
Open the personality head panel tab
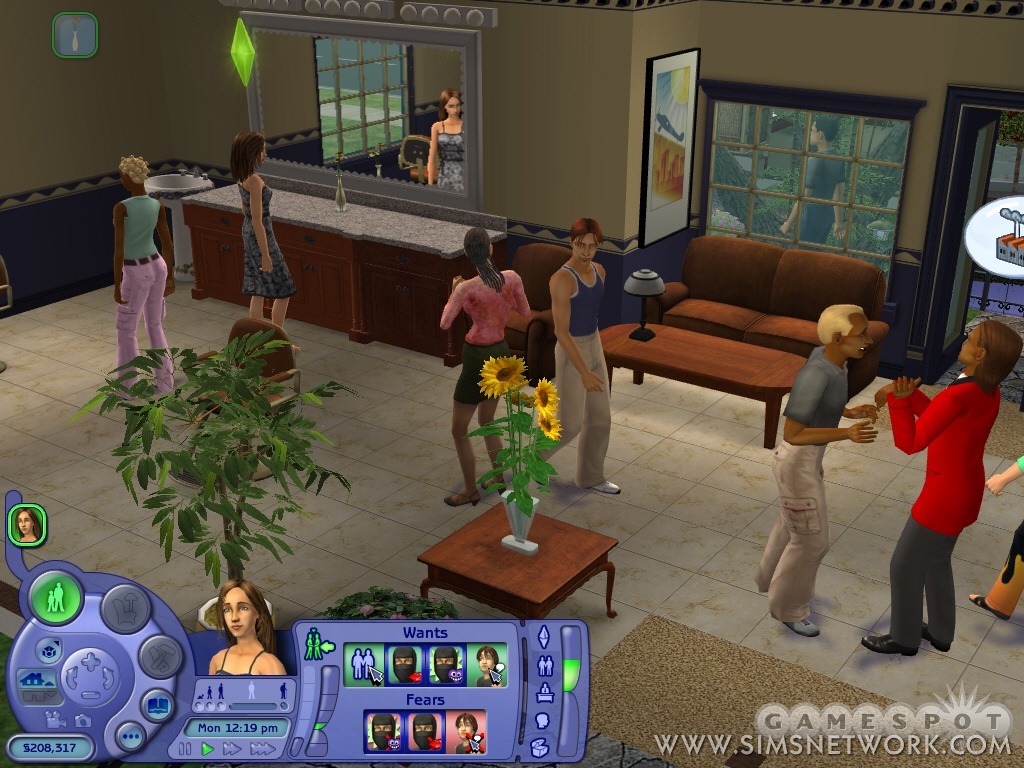pyautogui.click(x=542, y=720)
